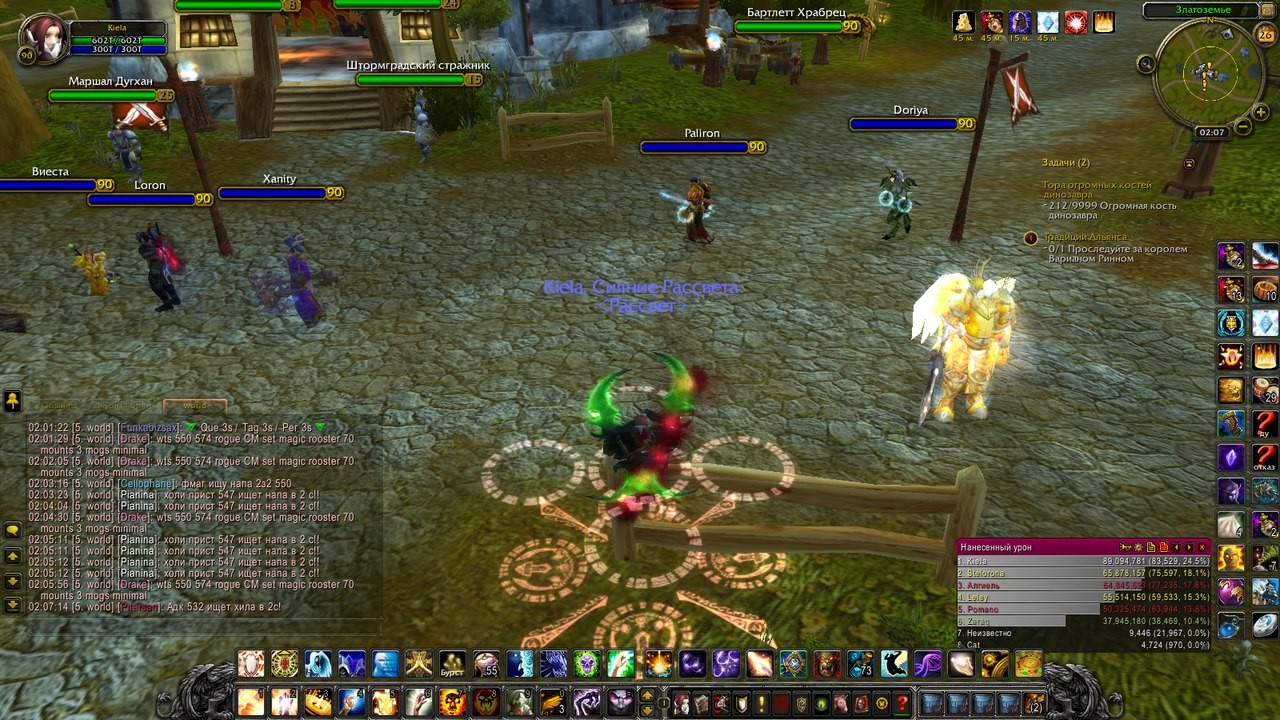Use the ability labeled Бурст
Viewport: 1280px width, 720px height.
[x=452, y=664]
